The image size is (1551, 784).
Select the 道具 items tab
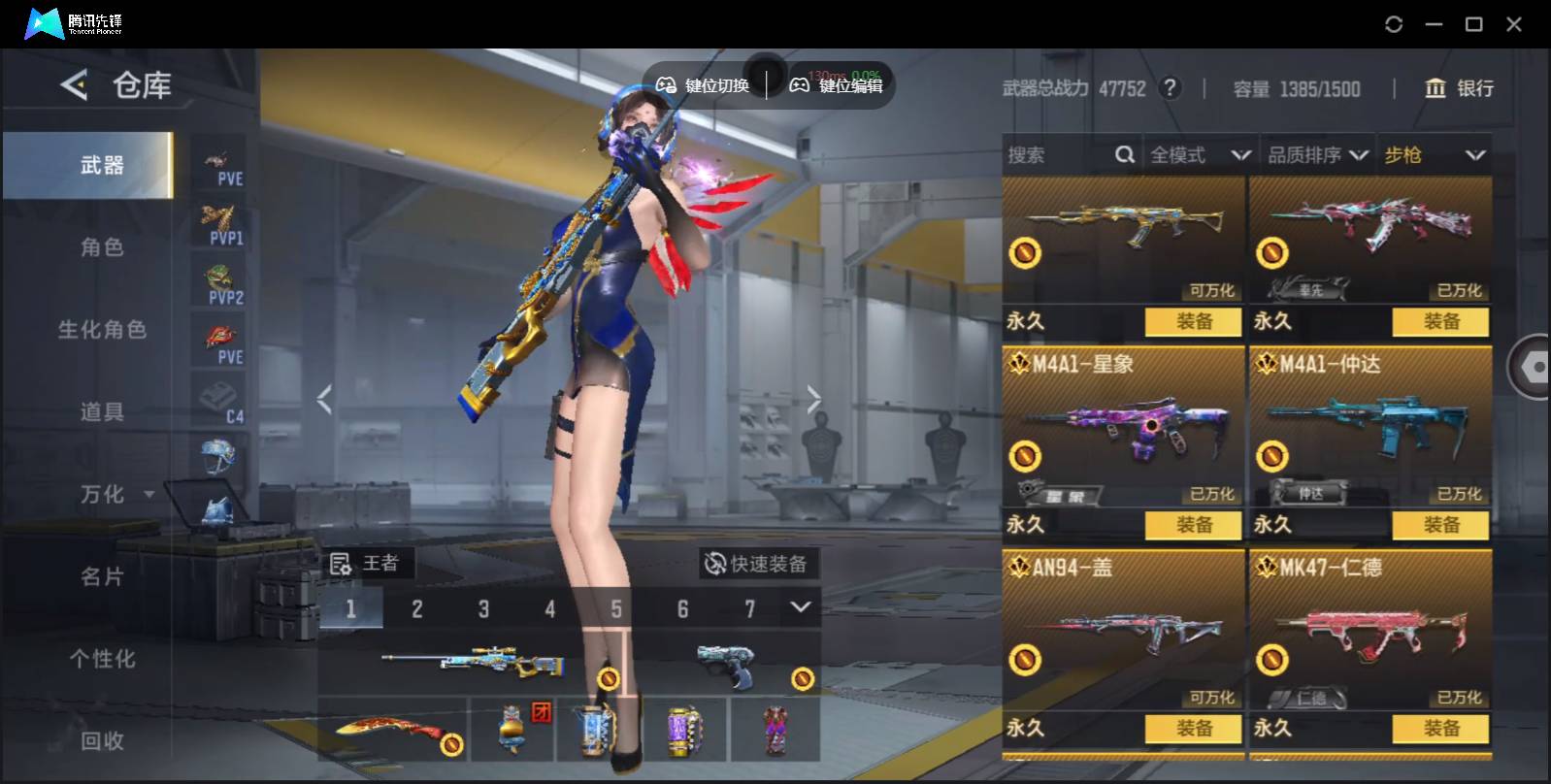(102, 412)
